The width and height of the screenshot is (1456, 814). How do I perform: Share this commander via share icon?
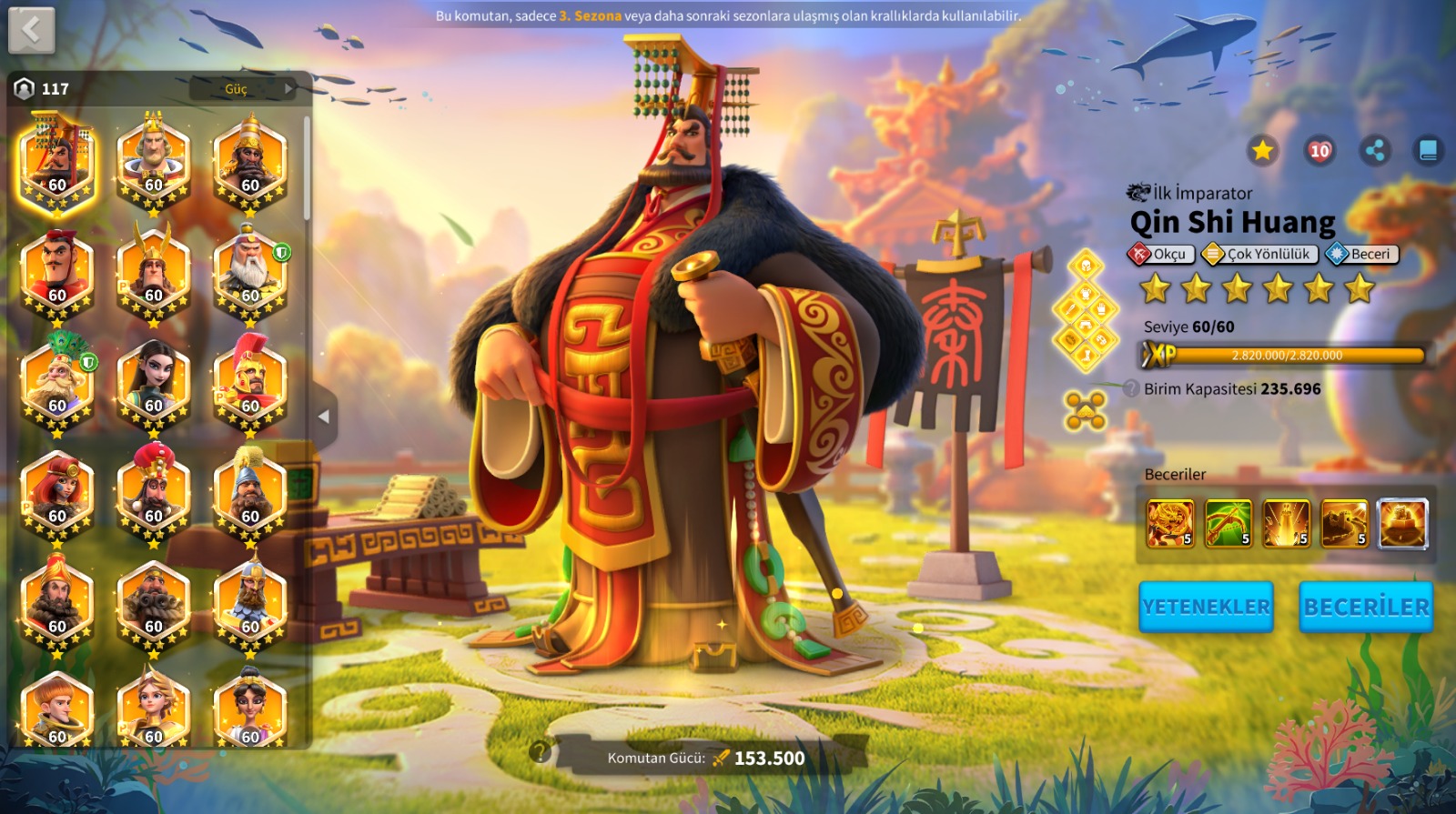click(1375, 150)
